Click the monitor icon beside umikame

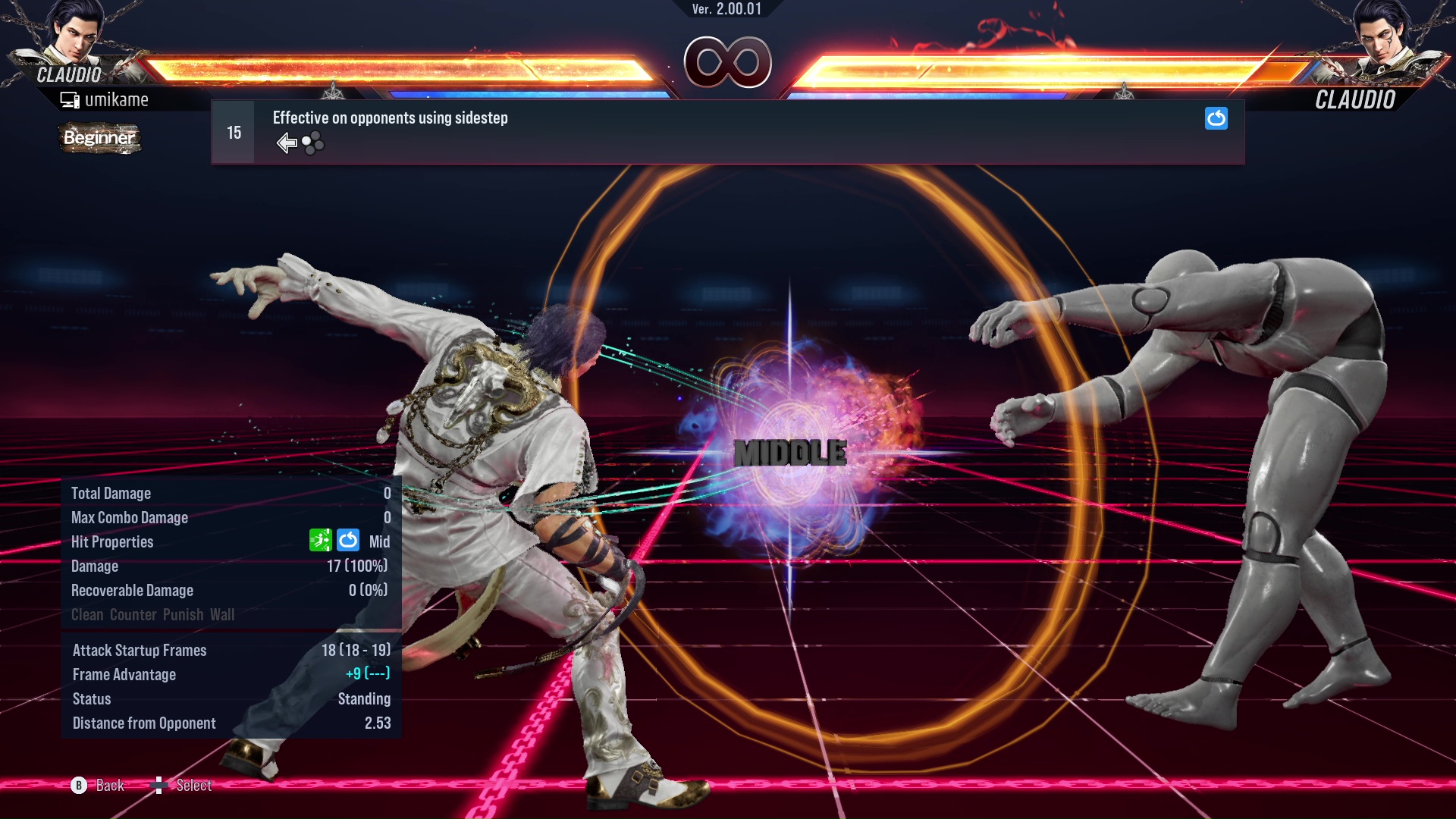pos(70,99)
